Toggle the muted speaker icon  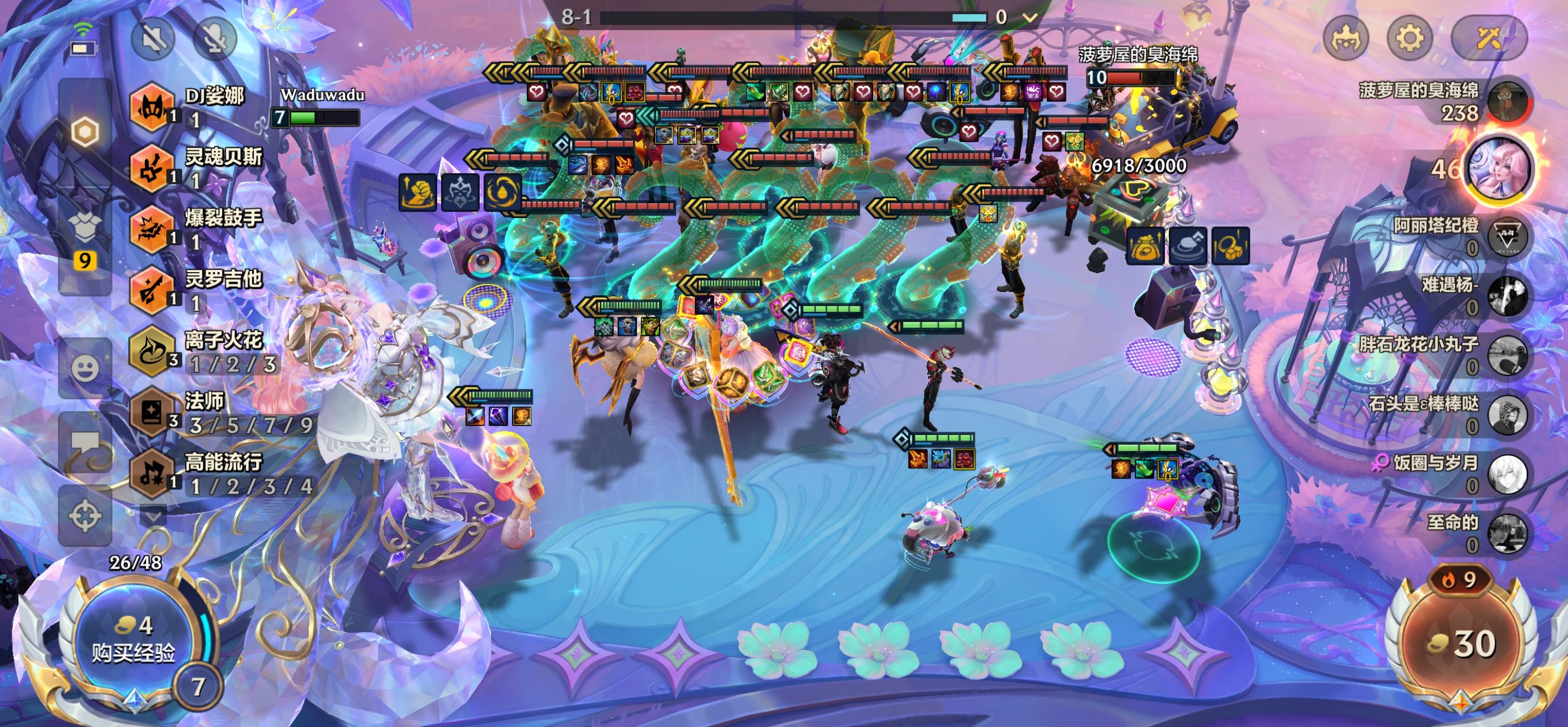tap(153, 39)
